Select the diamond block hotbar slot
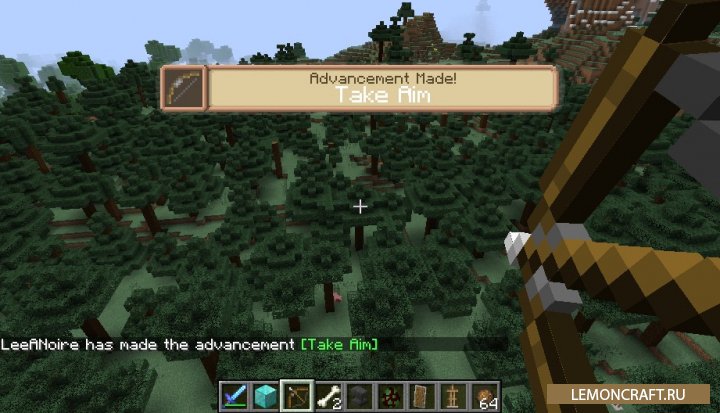 click(264, 396)
